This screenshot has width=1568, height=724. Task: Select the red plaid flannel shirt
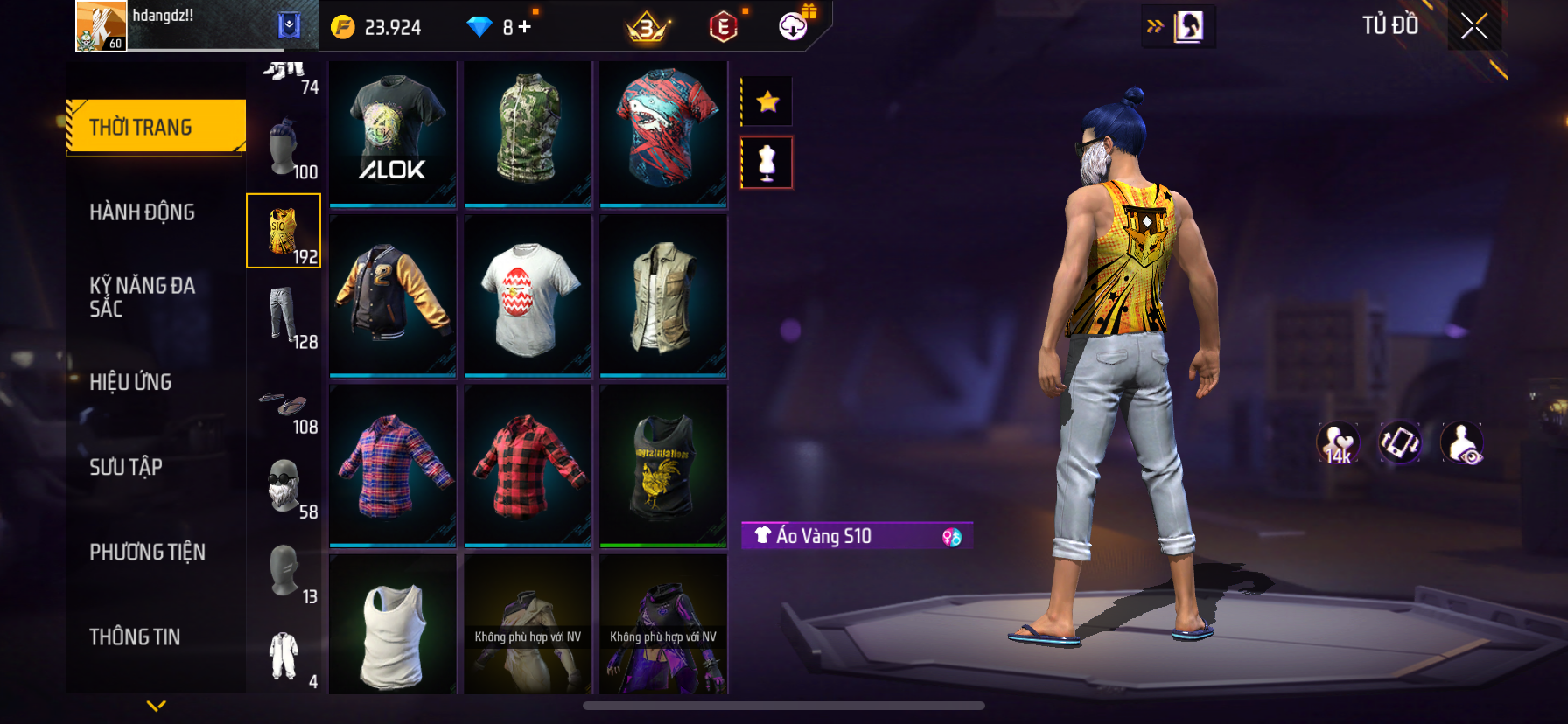pyautogui.click(x=528, y=465)
